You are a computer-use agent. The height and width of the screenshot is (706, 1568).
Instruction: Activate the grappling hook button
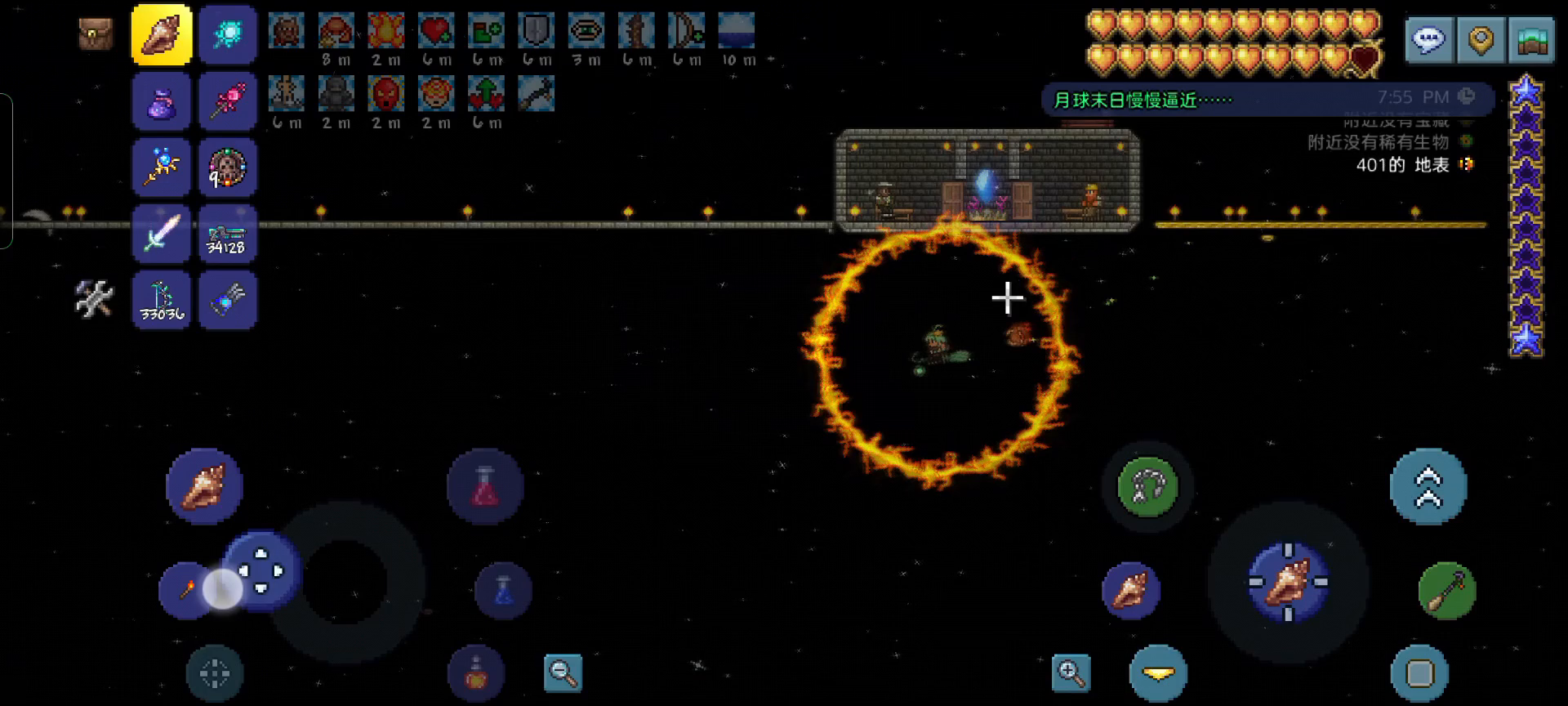[1147, 487]
